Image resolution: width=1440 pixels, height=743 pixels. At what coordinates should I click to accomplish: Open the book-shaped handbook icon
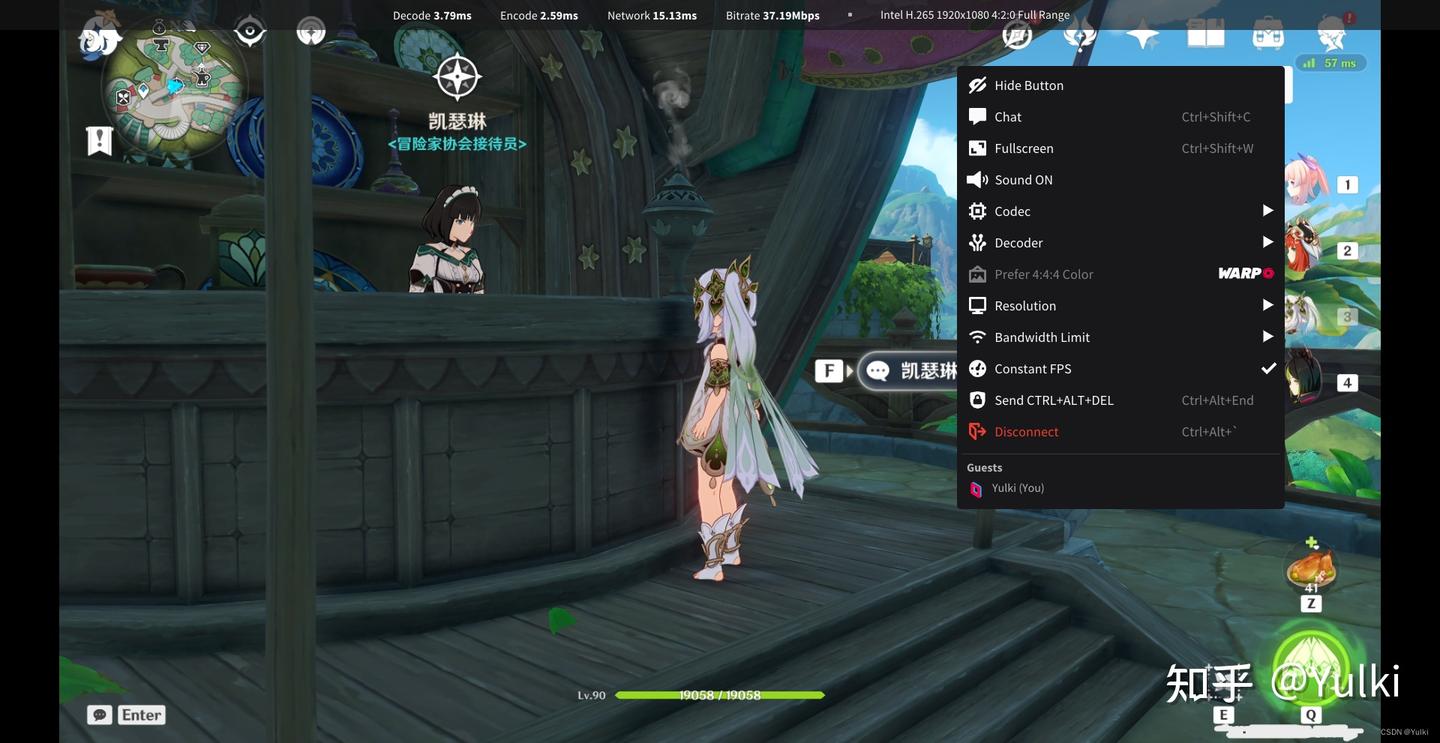click(1205, 36)
